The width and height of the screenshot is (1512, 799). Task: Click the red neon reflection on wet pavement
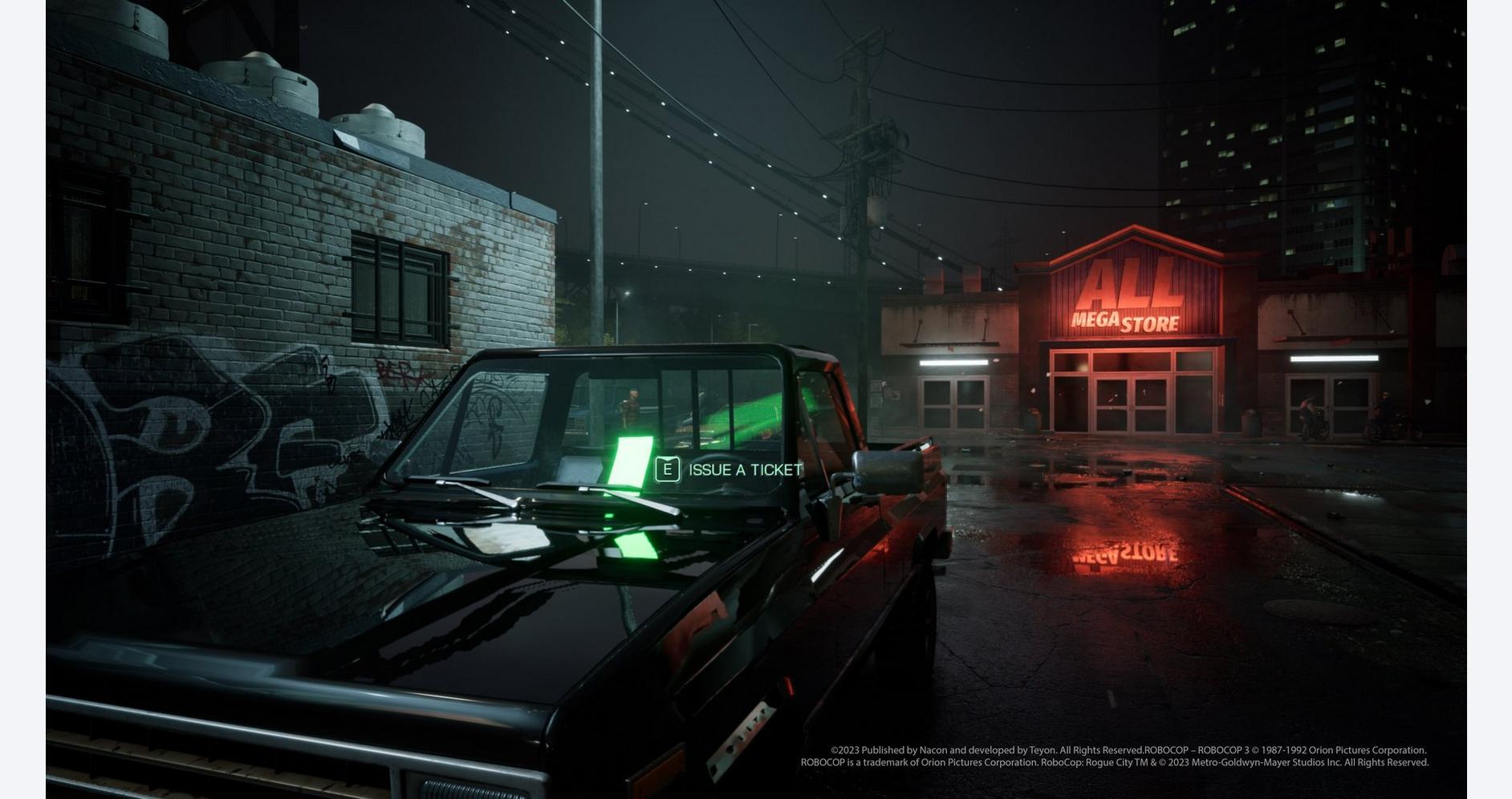[1124, 554]
